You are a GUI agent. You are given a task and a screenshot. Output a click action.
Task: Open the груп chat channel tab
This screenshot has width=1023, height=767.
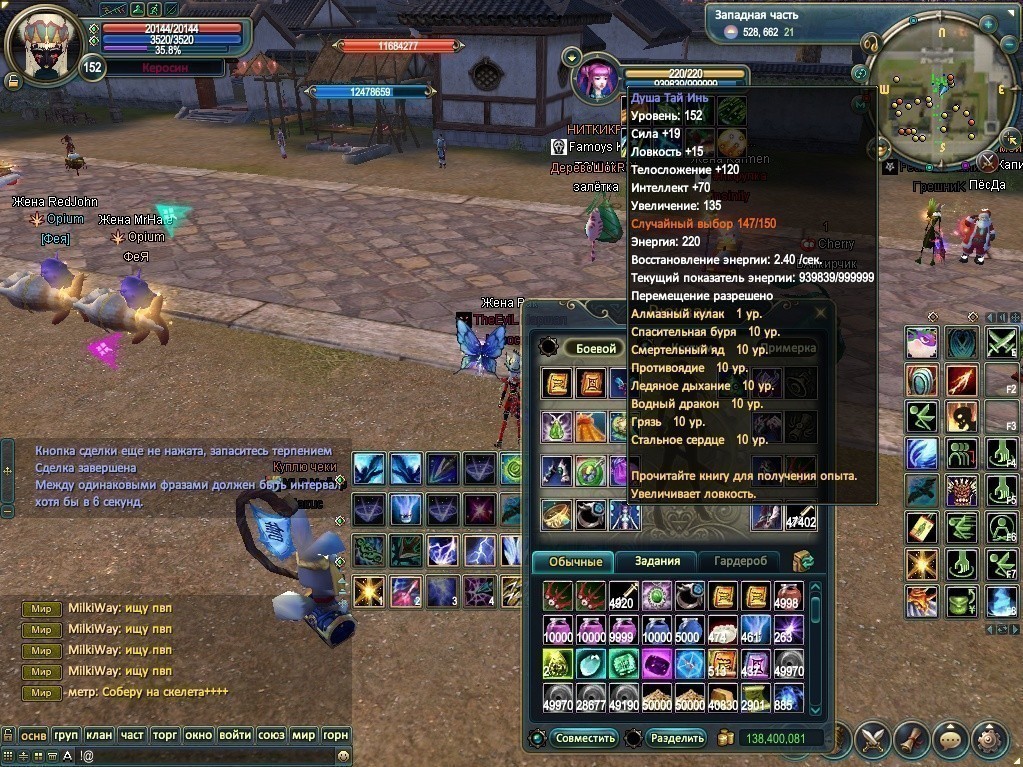(x=65, y=734)
